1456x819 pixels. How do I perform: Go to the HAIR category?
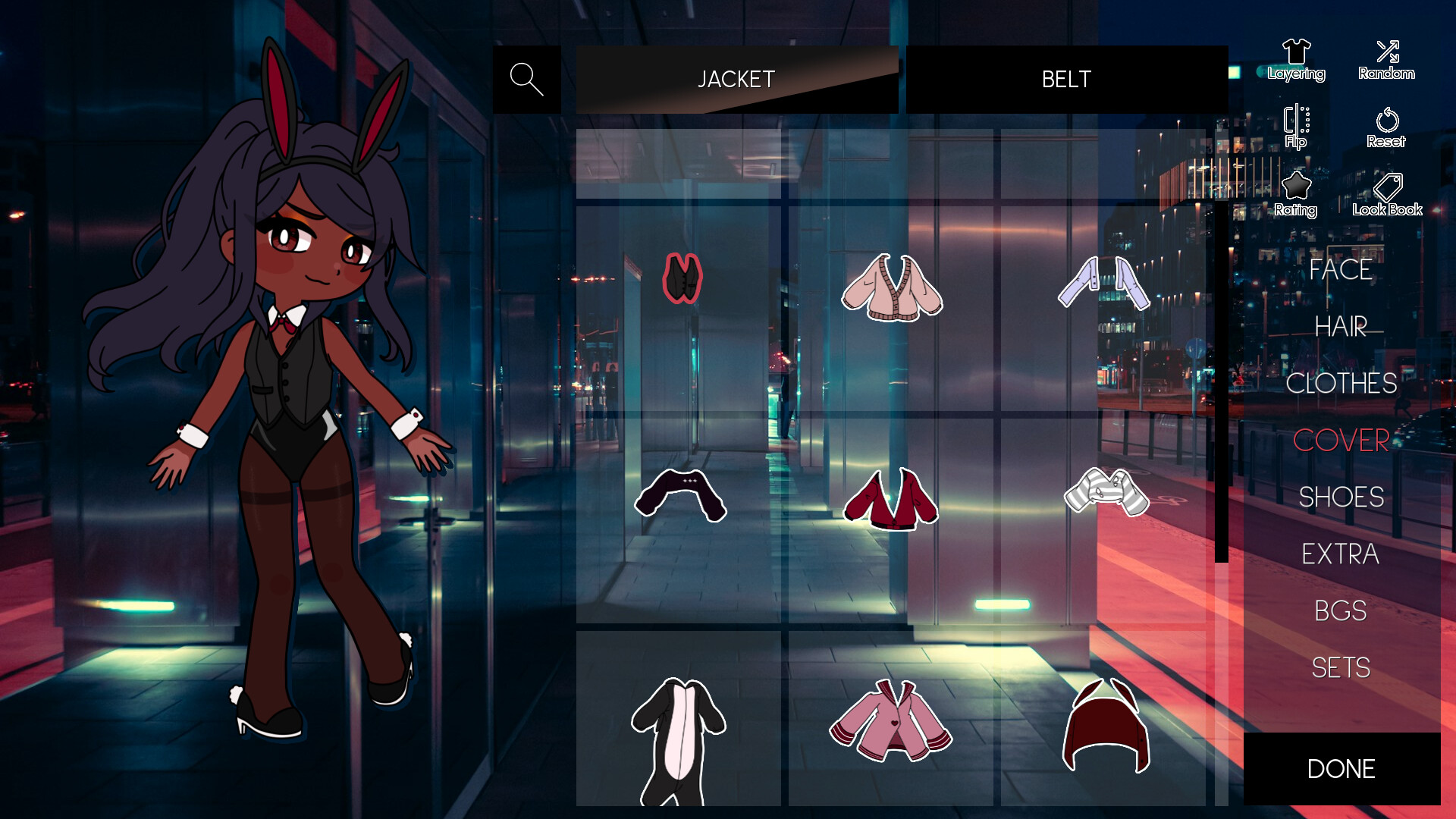coord(1341,328)
